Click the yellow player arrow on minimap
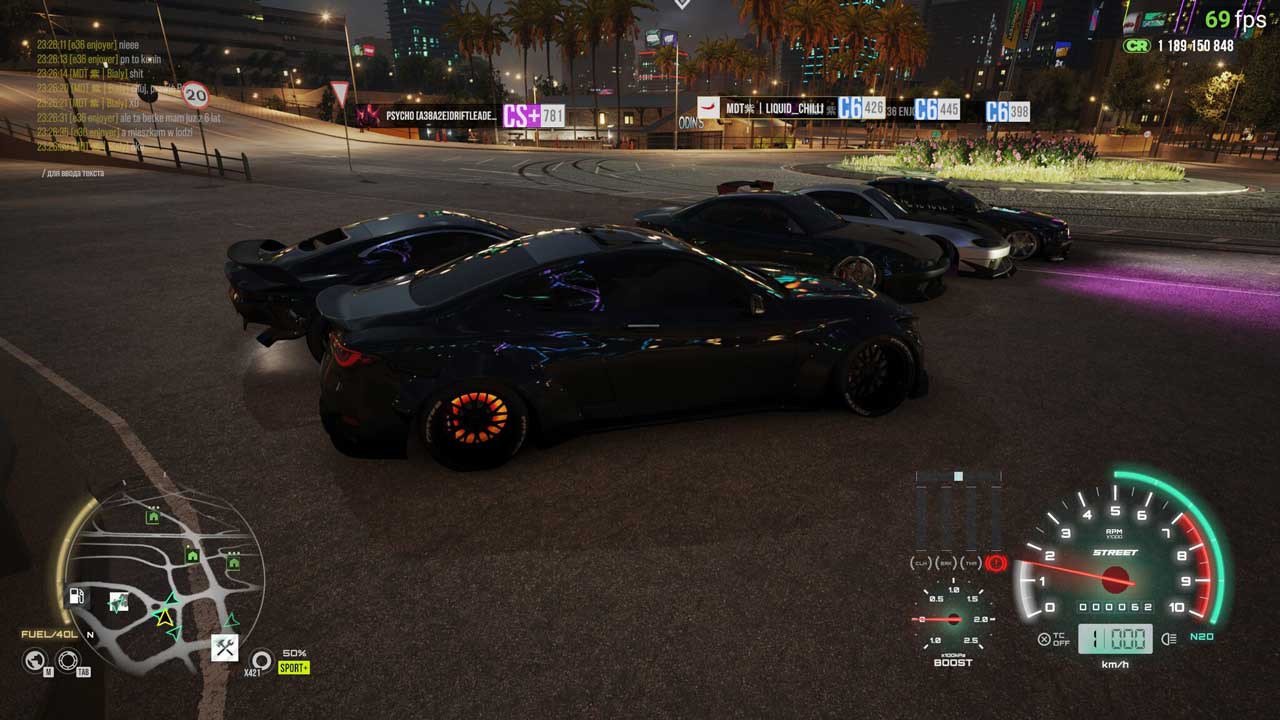 (x=164, y=617)
